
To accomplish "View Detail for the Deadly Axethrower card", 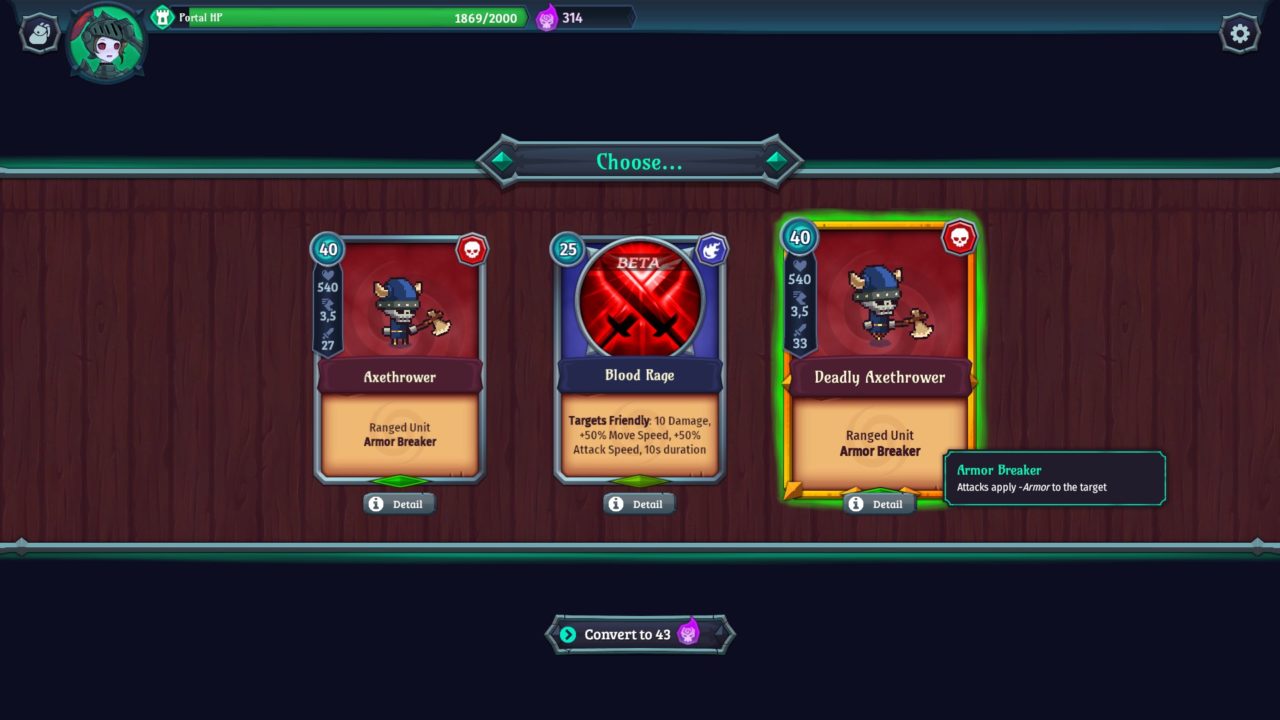I will 878,504.
